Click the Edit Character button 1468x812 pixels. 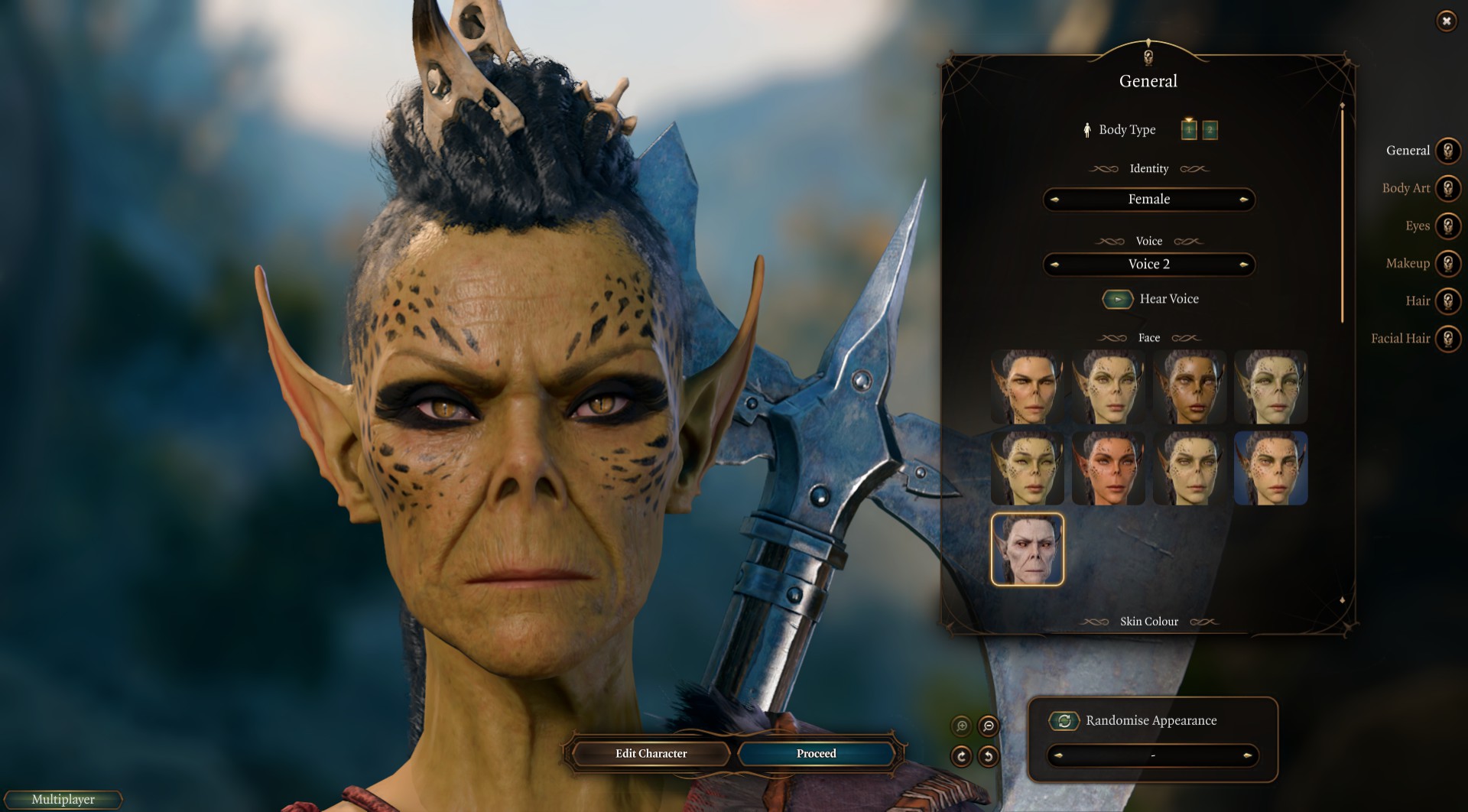tap(651, 754)
